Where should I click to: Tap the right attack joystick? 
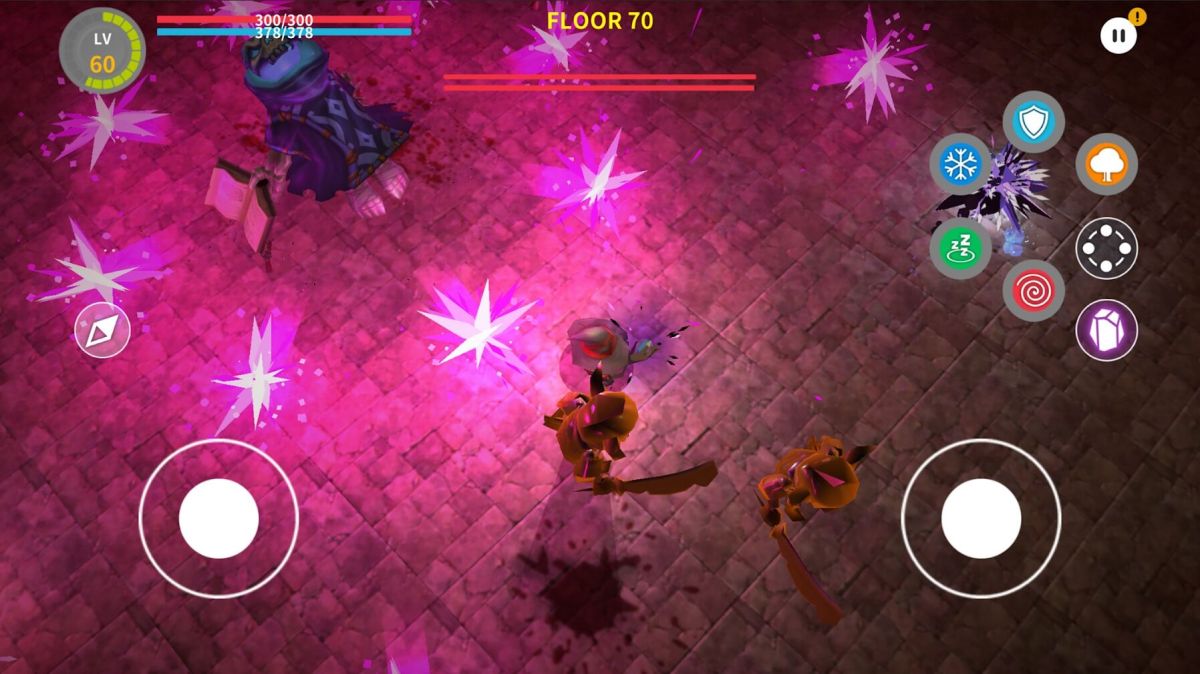point(981,518)
